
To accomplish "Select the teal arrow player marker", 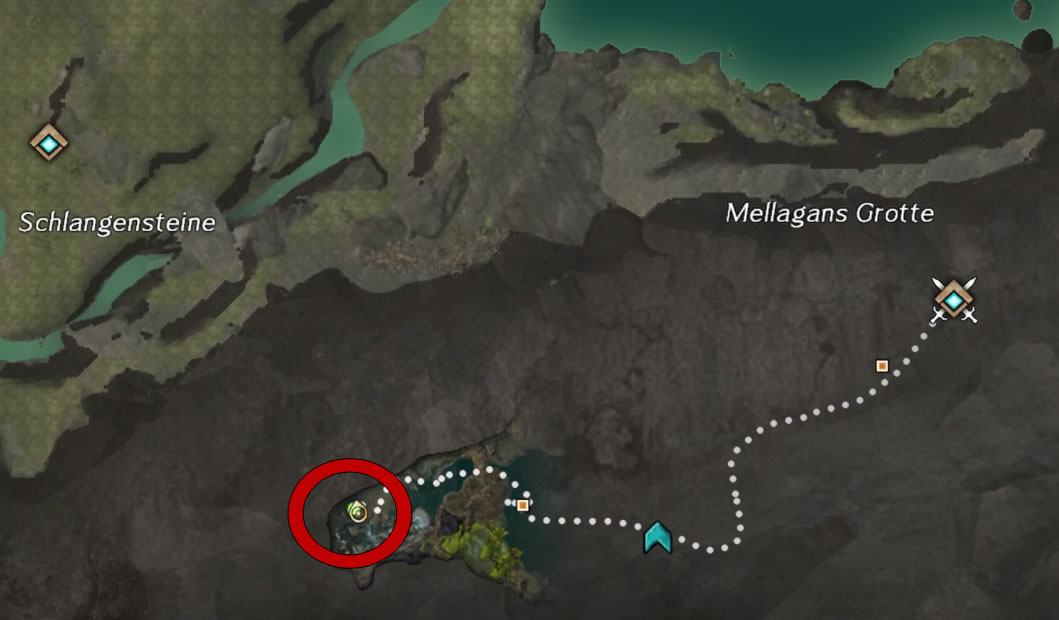I will [x=657, y=537].
